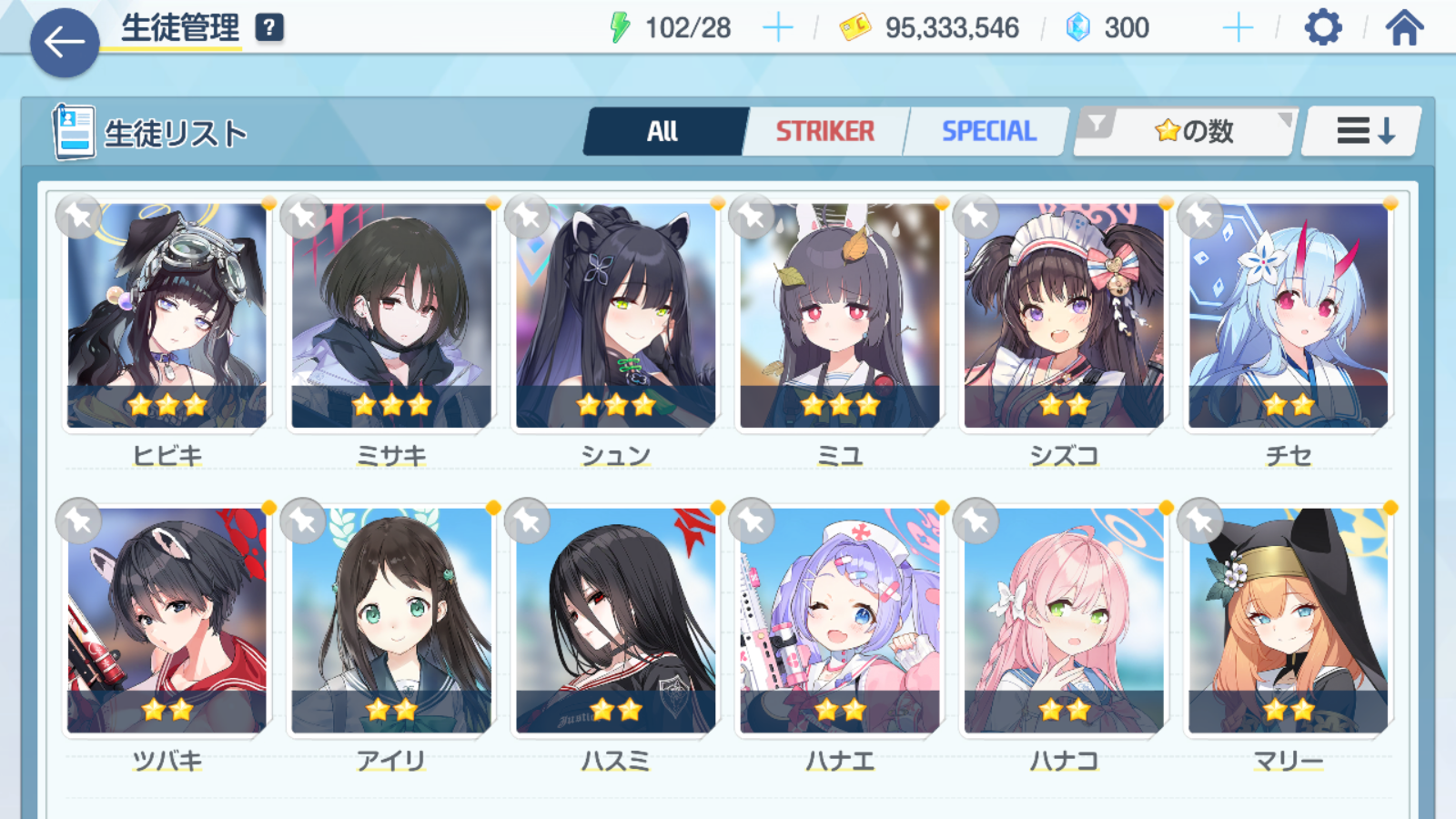The height and width of the screenshot is (819, 1456).
Task: Switch to the STRIKER tab
Action: (x=824, y=132)
